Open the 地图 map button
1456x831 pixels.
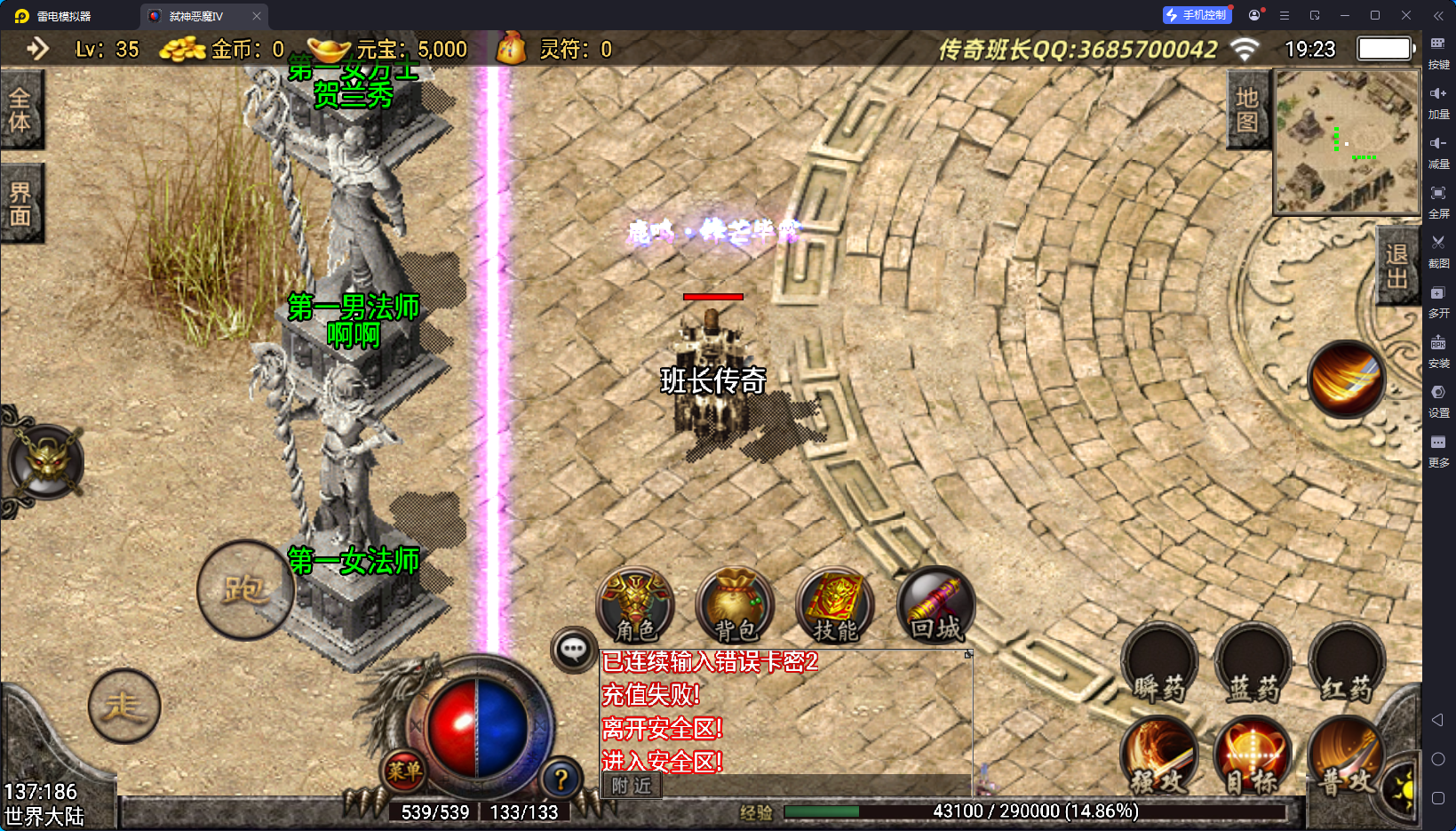click(1247, 109)
